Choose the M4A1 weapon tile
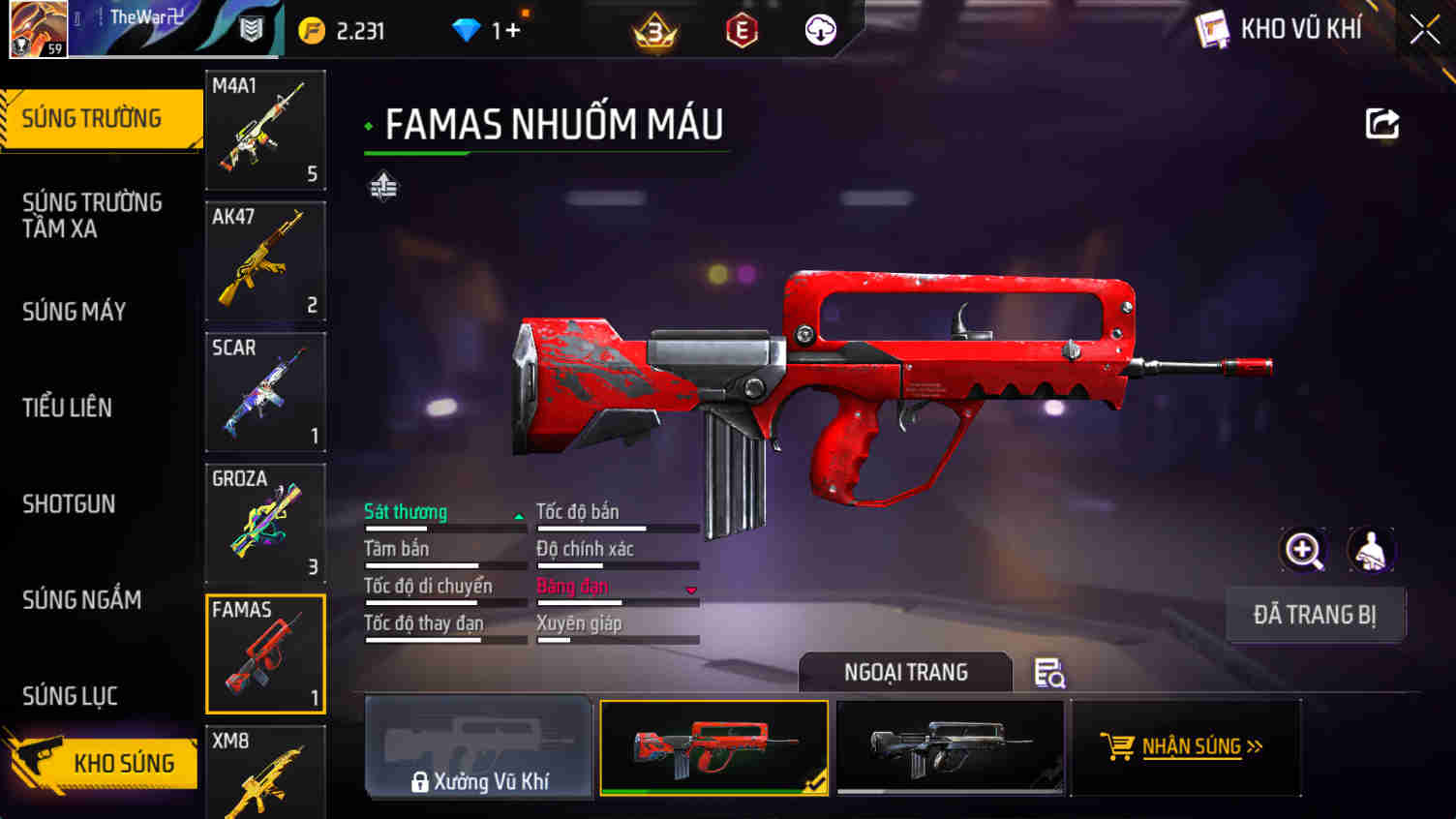Viewport: 1456px width, 819px height. coord(265,130)
